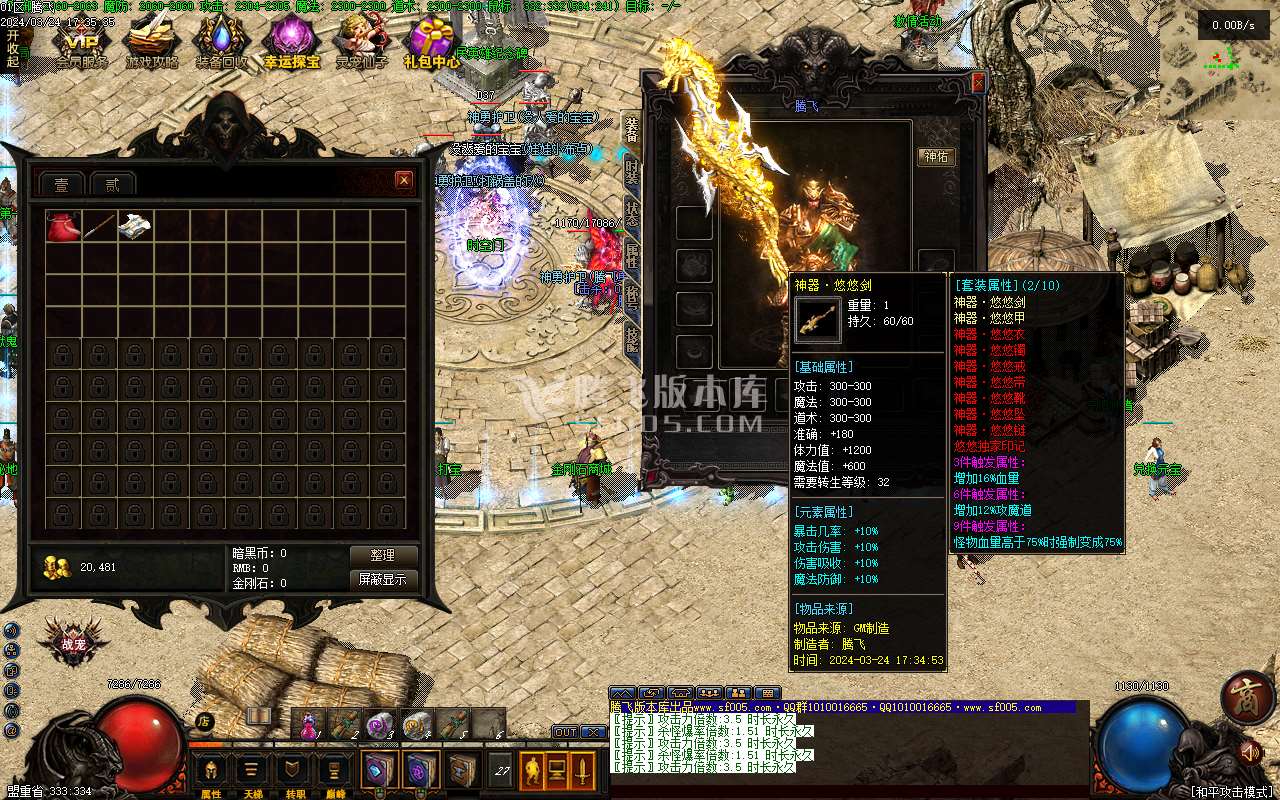The width and height of the screenshot is (1280, 800).
Task: Close the character equipment panel
Action: [x=978, y=82]
